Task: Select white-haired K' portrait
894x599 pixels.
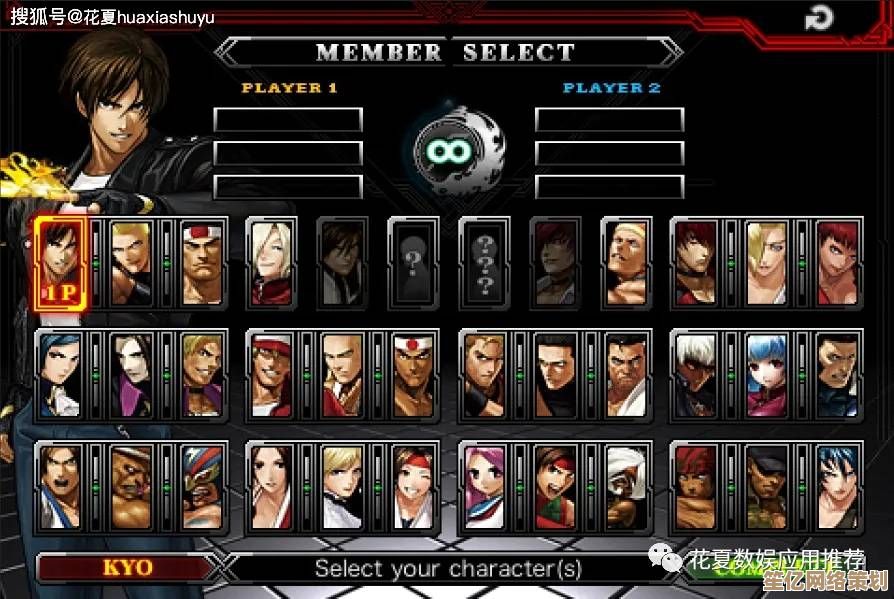Action: pos(697,374)
